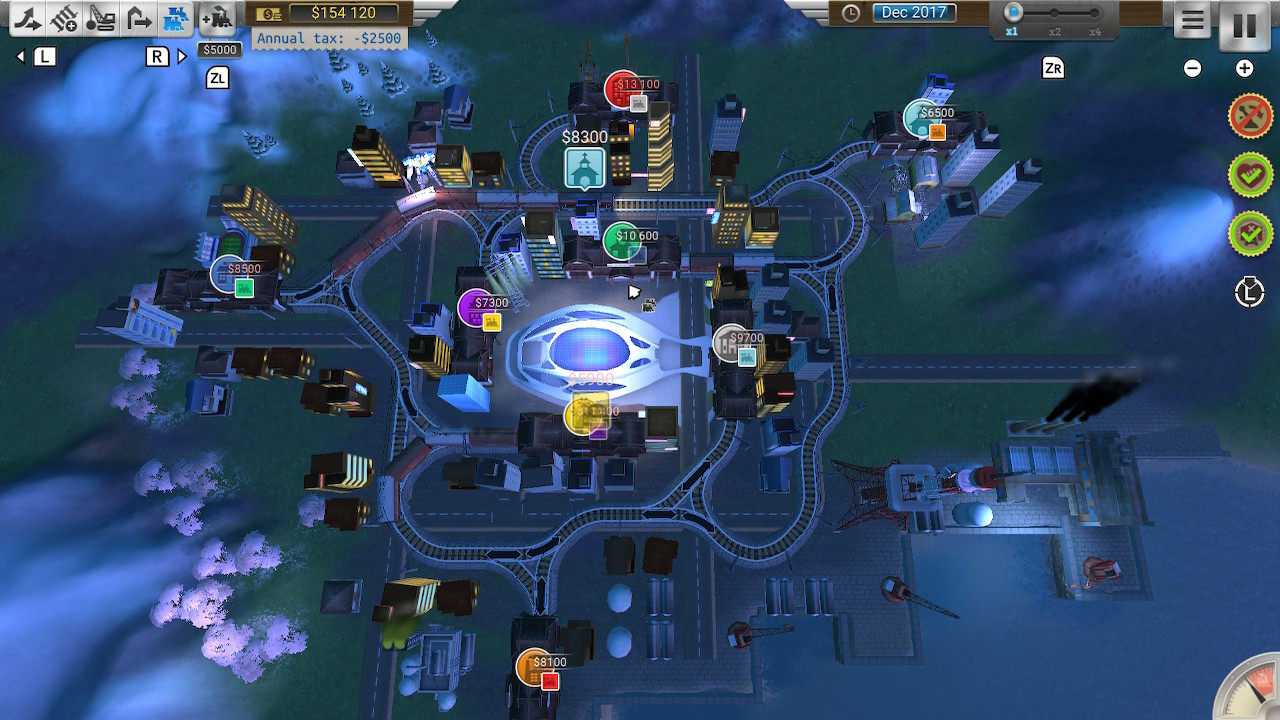Open the blue trains tool
Image resolution: width=1280 pixels, height=720 pixels.
(176, 18)
